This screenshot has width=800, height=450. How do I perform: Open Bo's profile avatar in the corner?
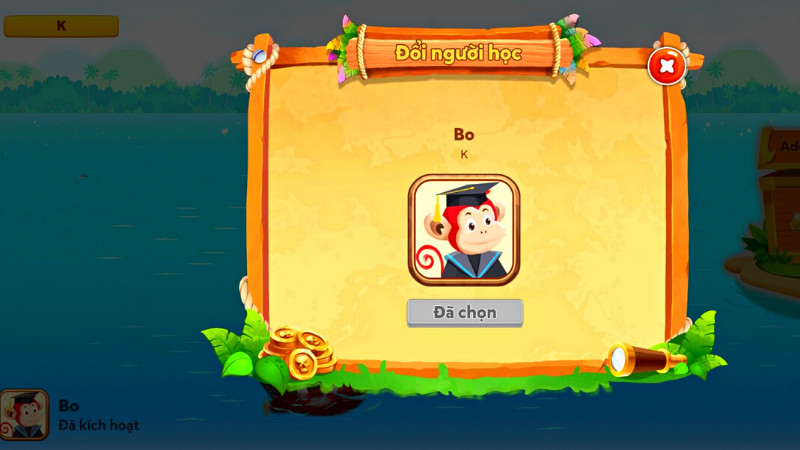pyautogui.click(x=24, y=415)
